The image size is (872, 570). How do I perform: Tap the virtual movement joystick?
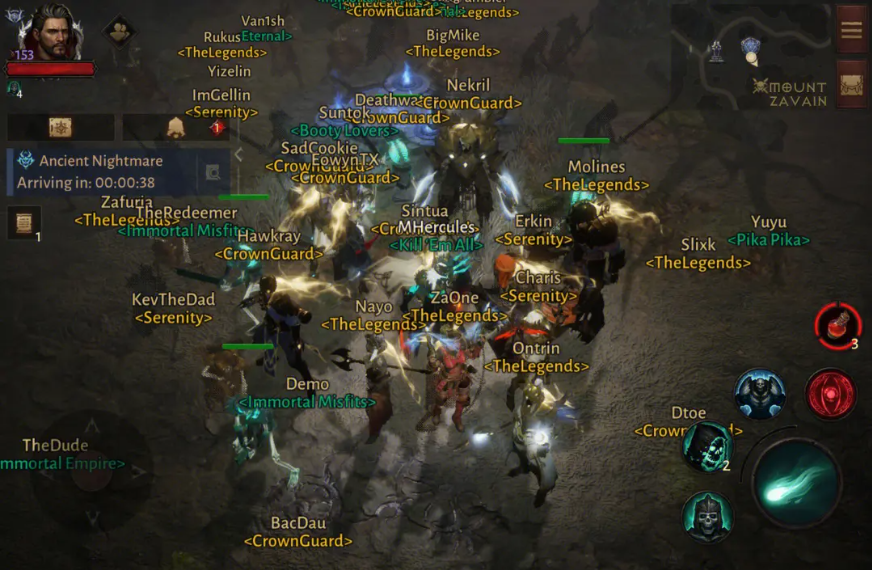92,470
